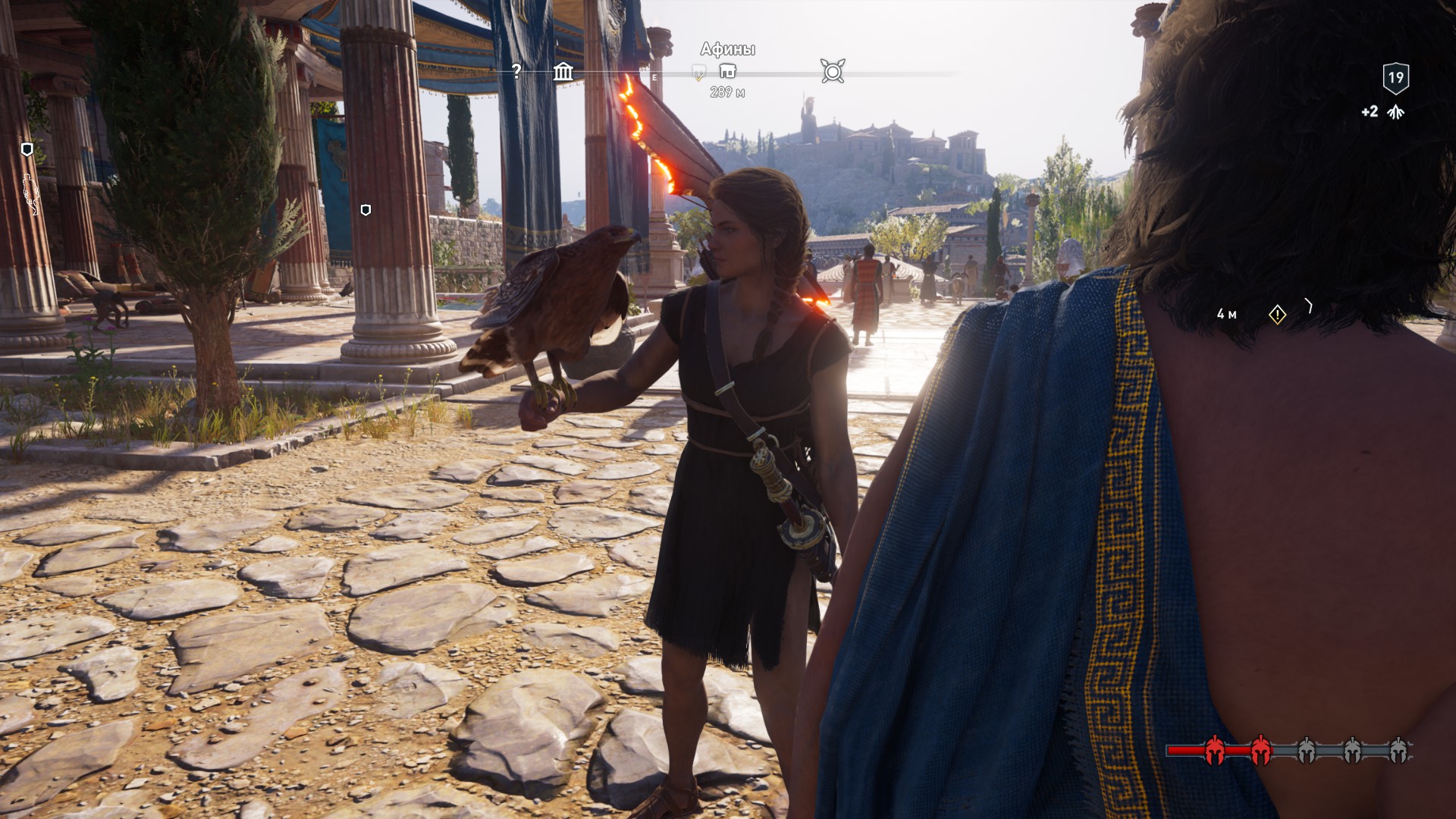Click the gold diamond quest marker

point(1277,314)
